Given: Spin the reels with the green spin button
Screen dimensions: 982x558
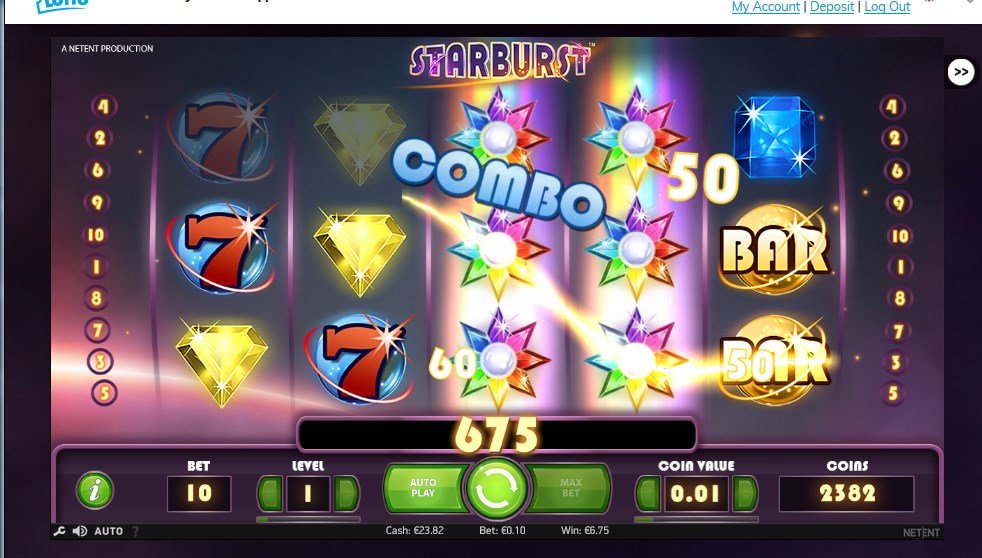Looking at the screenshot, I should [x=496, y=488].
